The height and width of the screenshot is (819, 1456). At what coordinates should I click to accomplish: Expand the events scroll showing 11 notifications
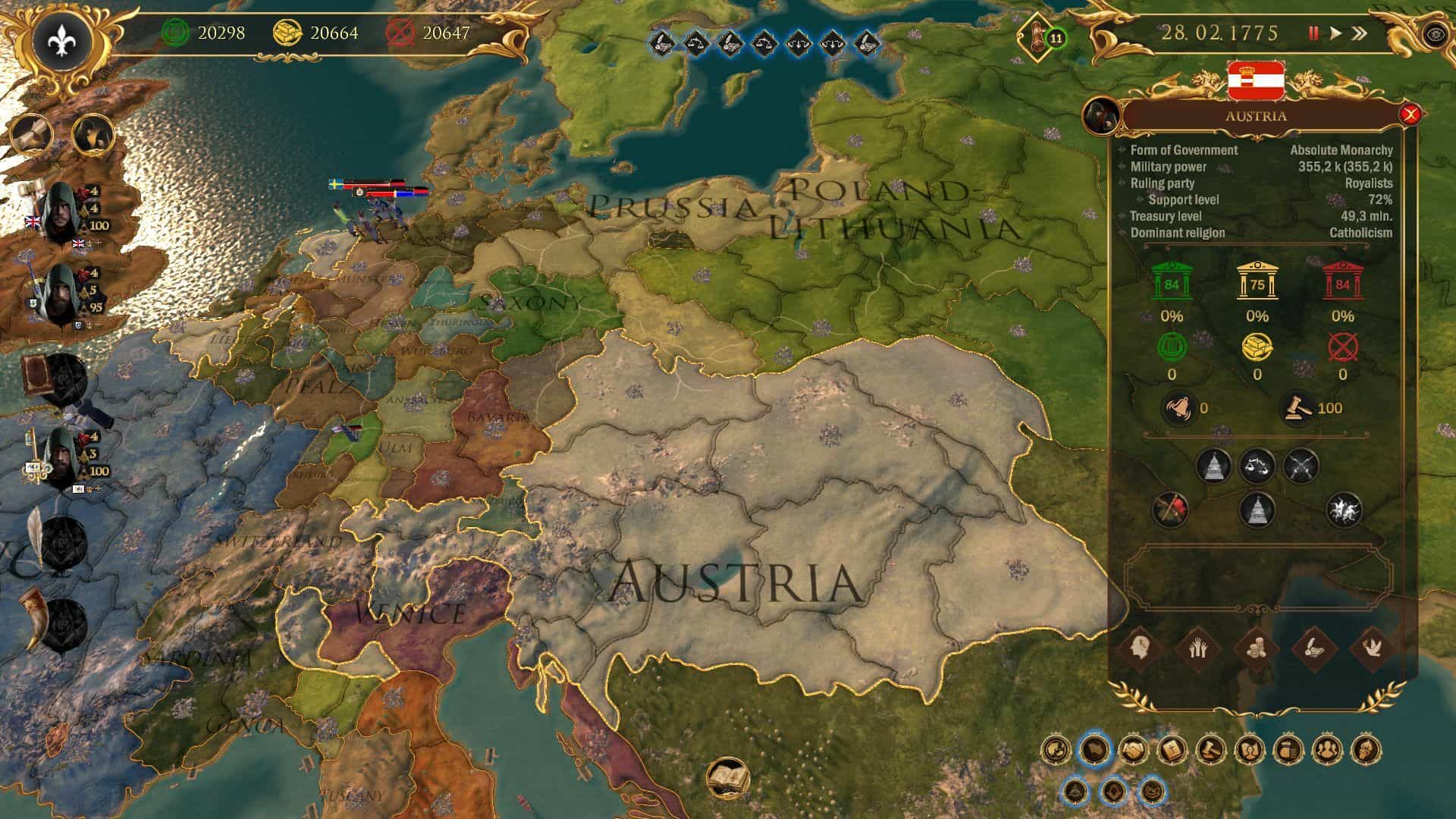click(1037, 34)
